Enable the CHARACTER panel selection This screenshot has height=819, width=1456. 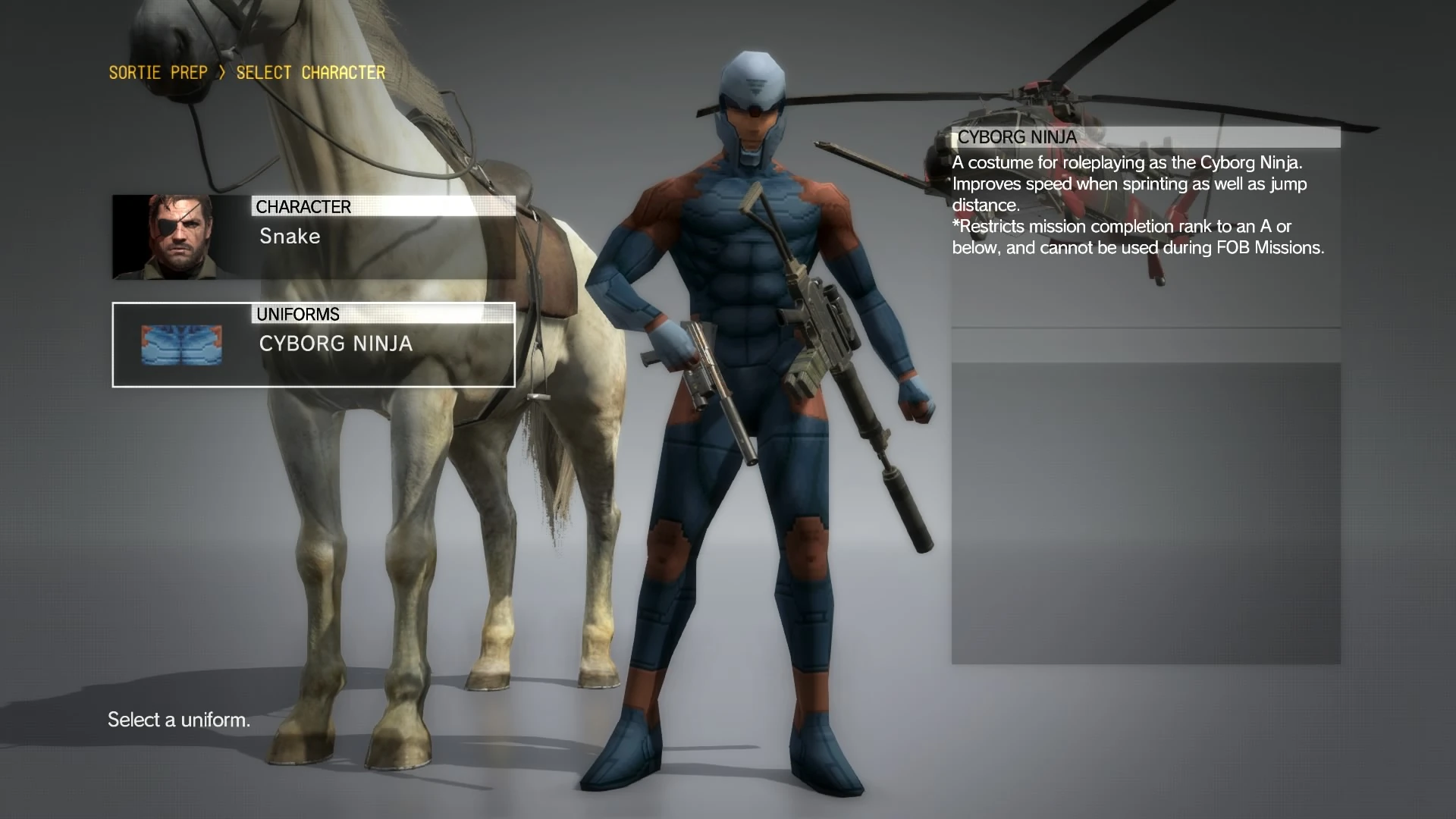pyautogui.click(x=312, y=236)
